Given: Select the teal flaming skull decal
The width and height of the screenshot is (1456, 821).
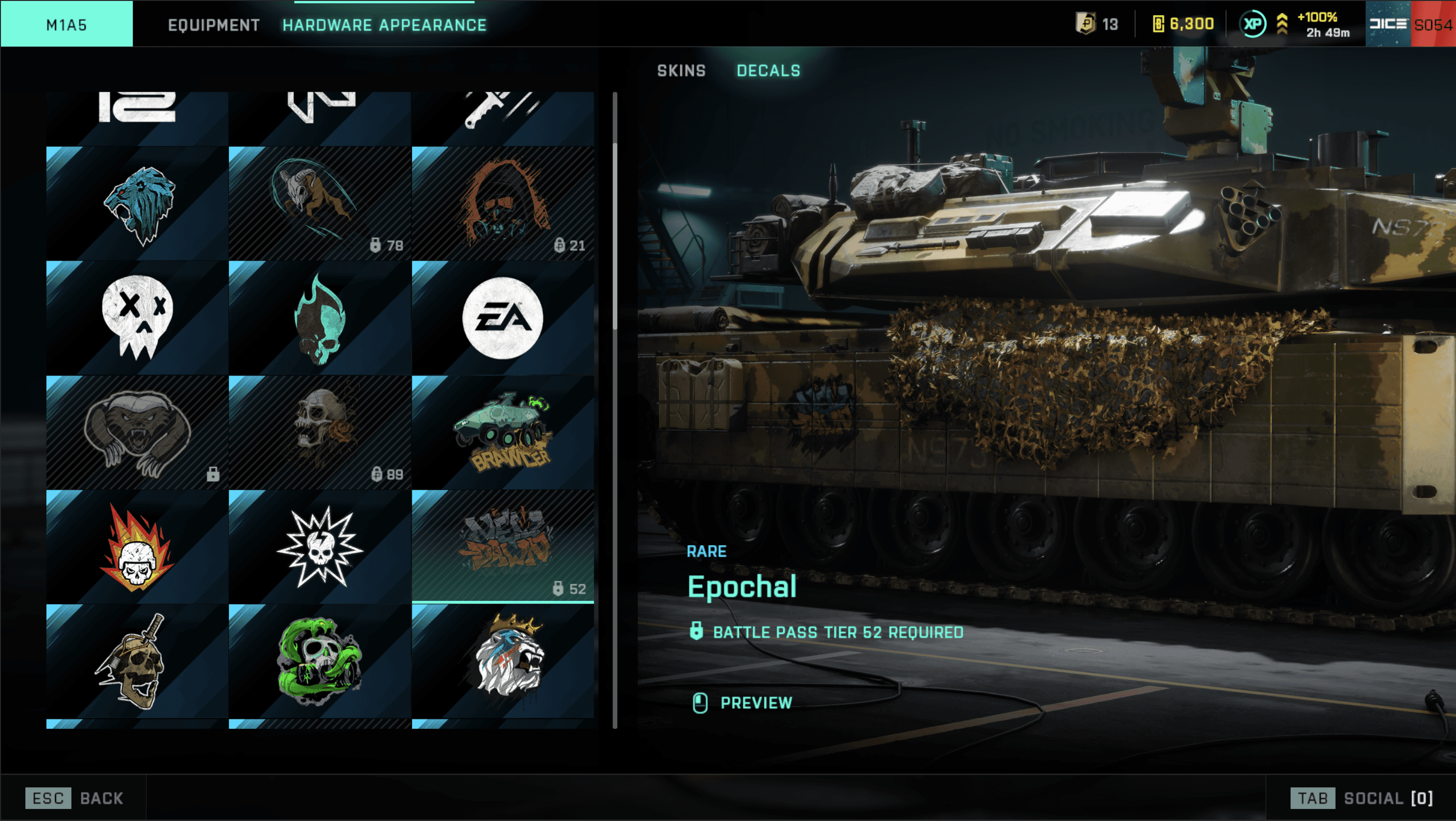Looking at the screenshot, I should coord(320,317).
